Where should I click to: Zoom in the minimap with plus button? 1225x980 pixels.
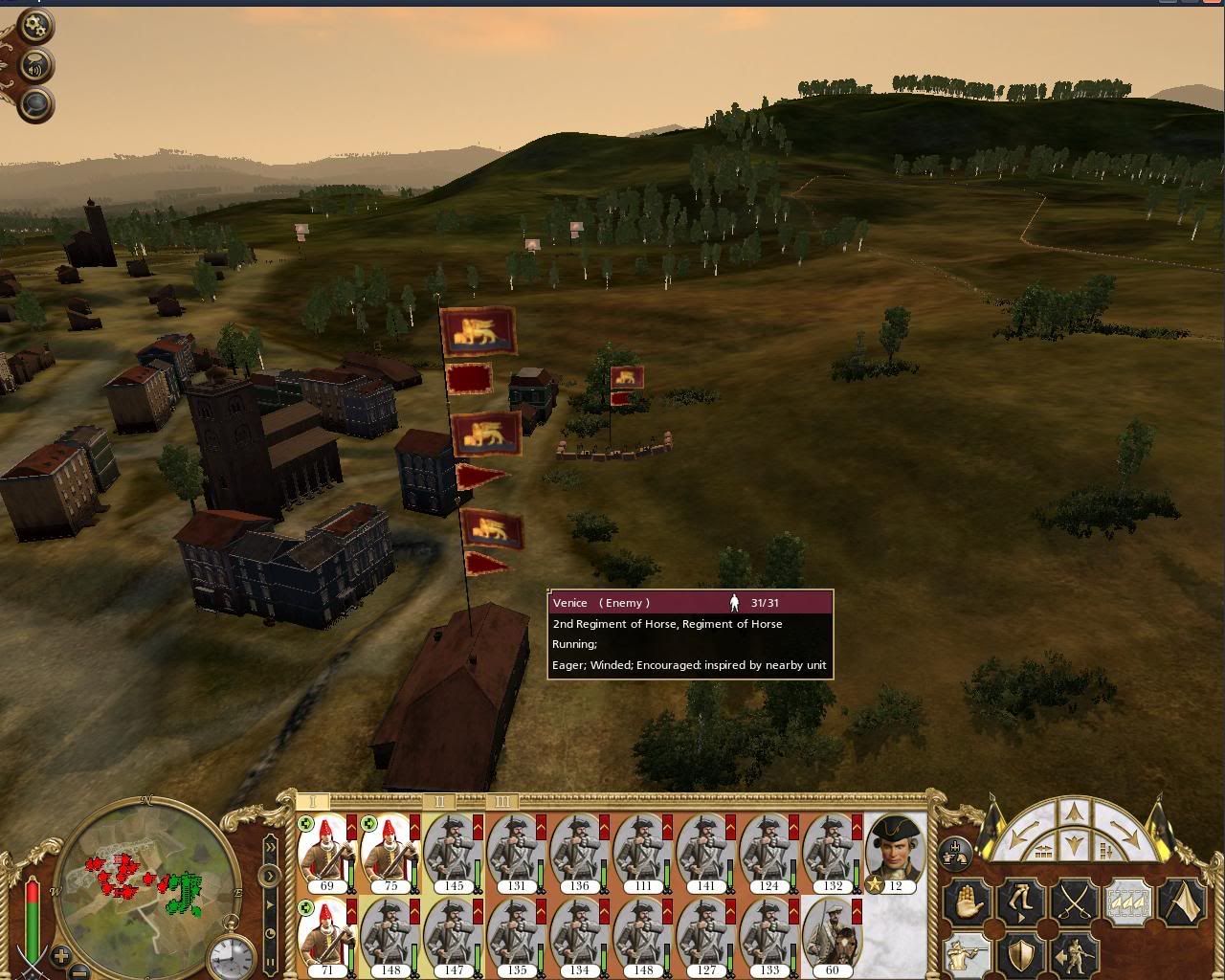(x=60, y=955)
